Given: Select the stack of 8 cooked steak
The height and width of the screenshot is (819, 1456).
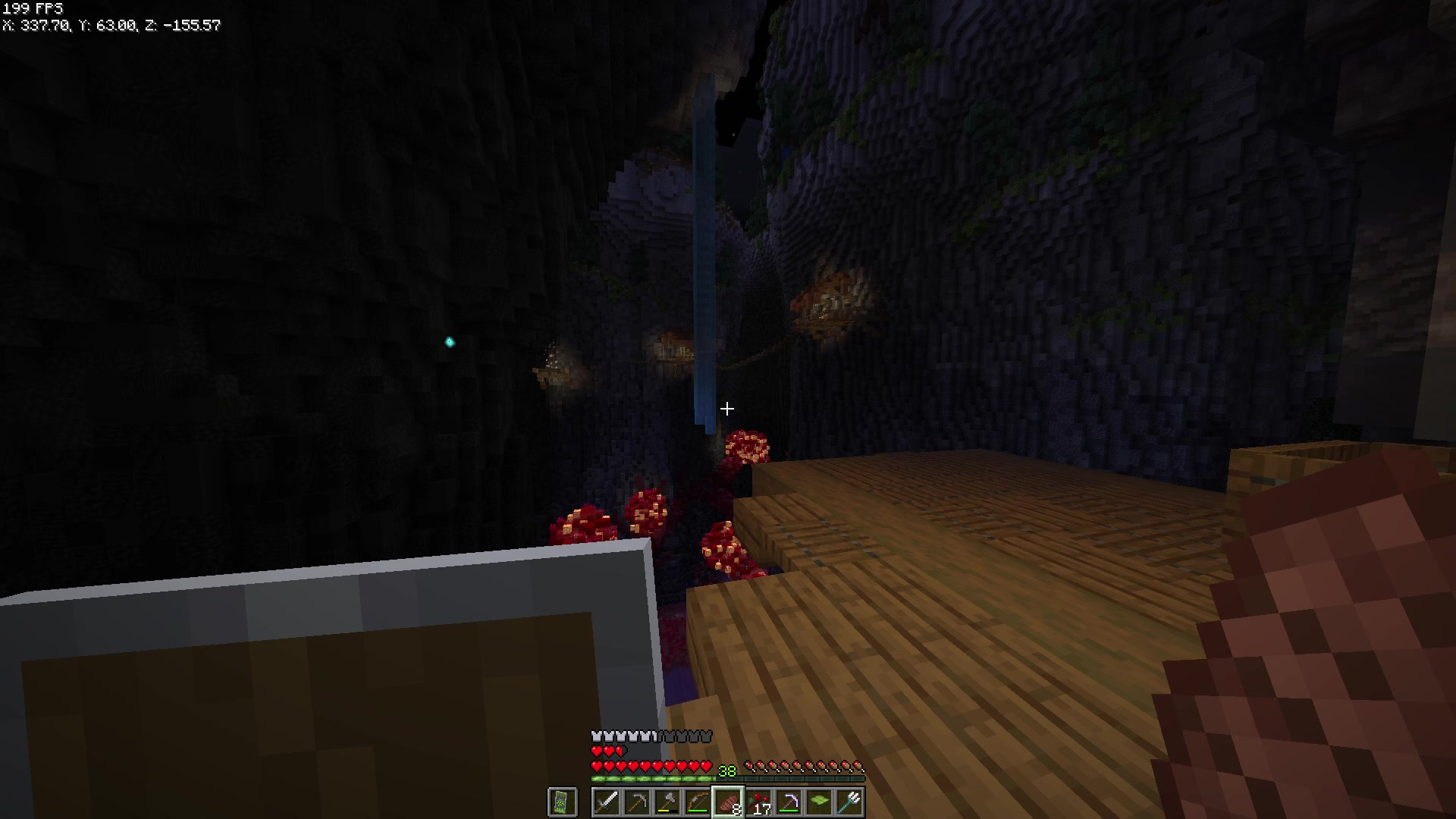Looking at the screenshot, I should tap(728, 802).
